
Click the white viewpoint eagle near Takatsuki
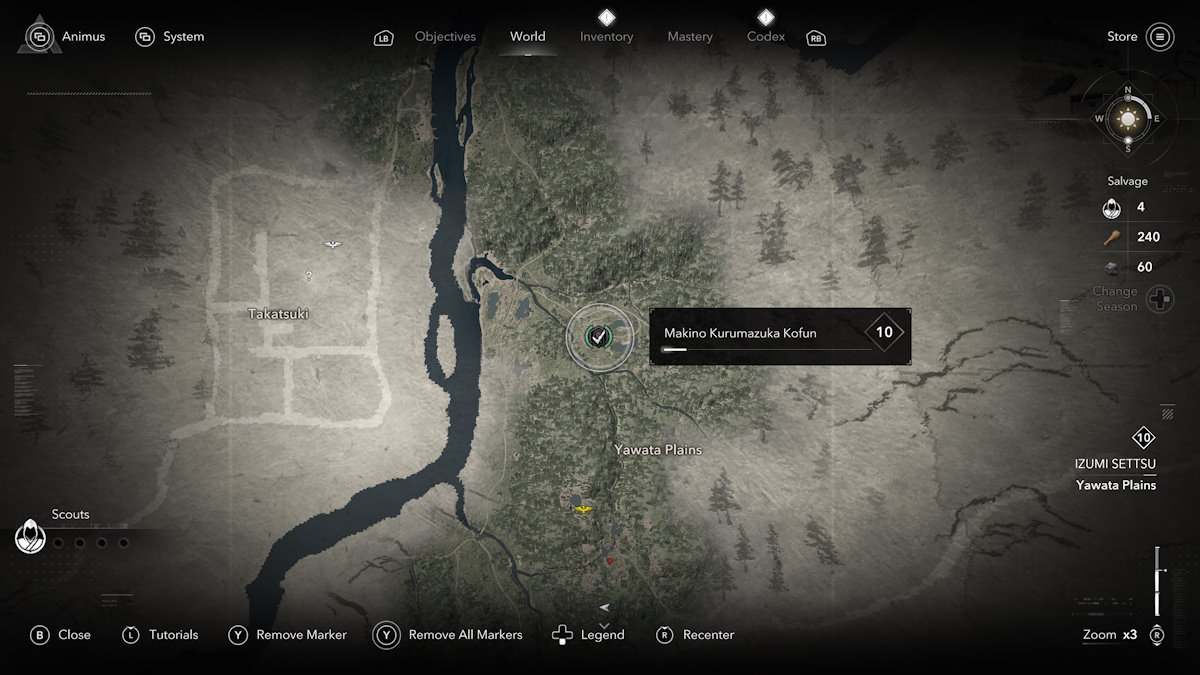click(333, 245)
